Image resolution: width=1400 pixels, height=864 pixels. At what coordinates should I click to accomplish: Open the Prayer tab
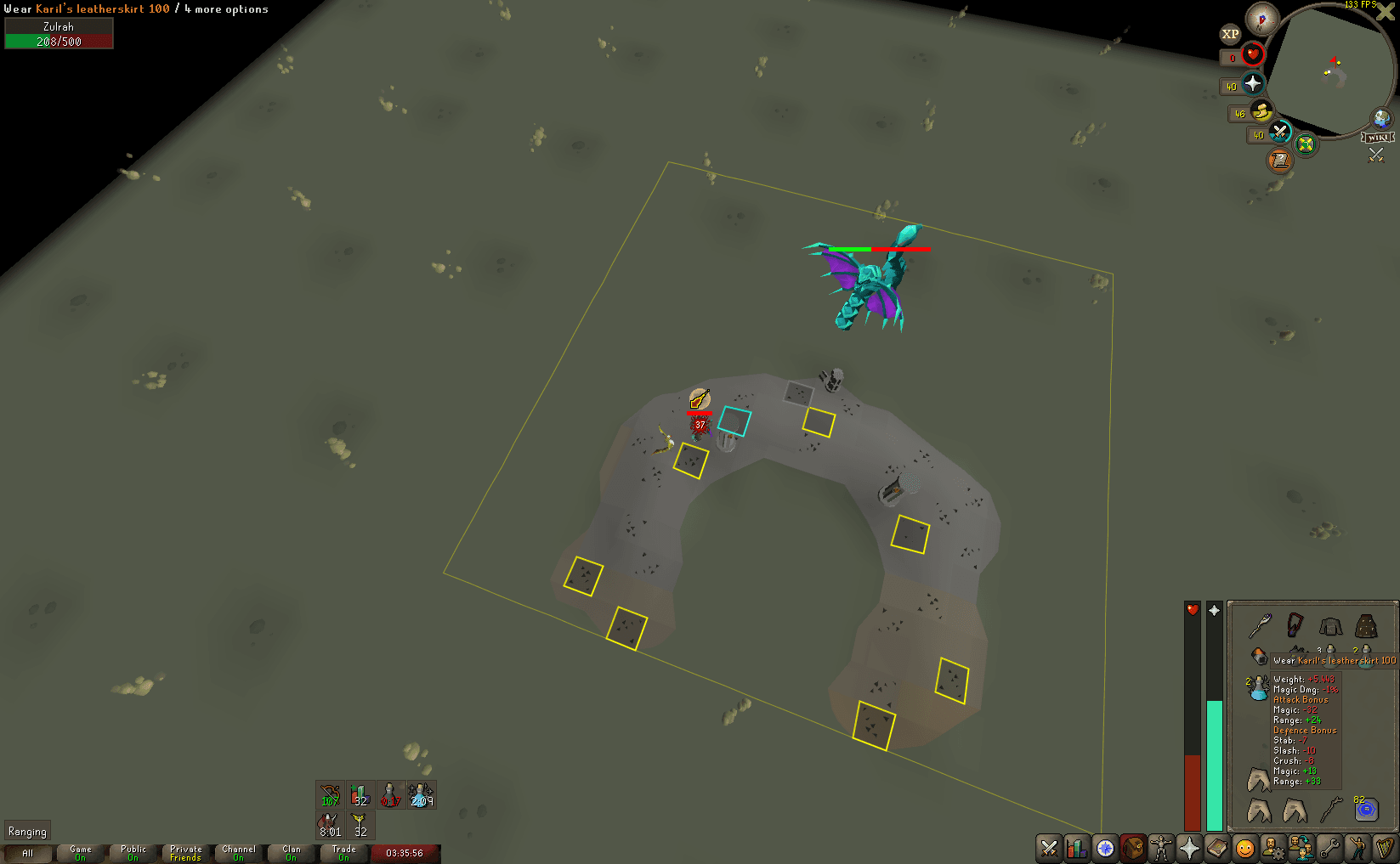(x=1189, y=848)
